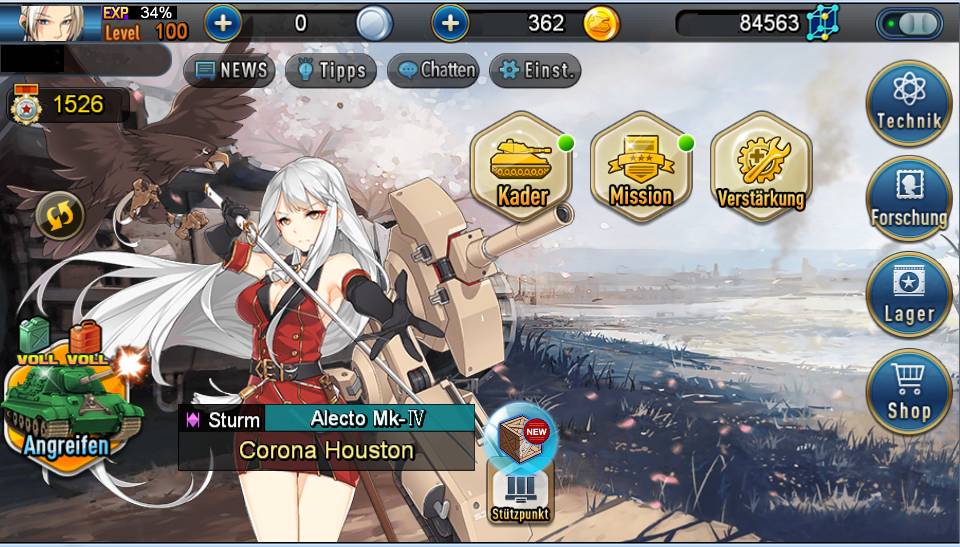Show the Tipps hints

pyautogui.click(x=331, y=70)
